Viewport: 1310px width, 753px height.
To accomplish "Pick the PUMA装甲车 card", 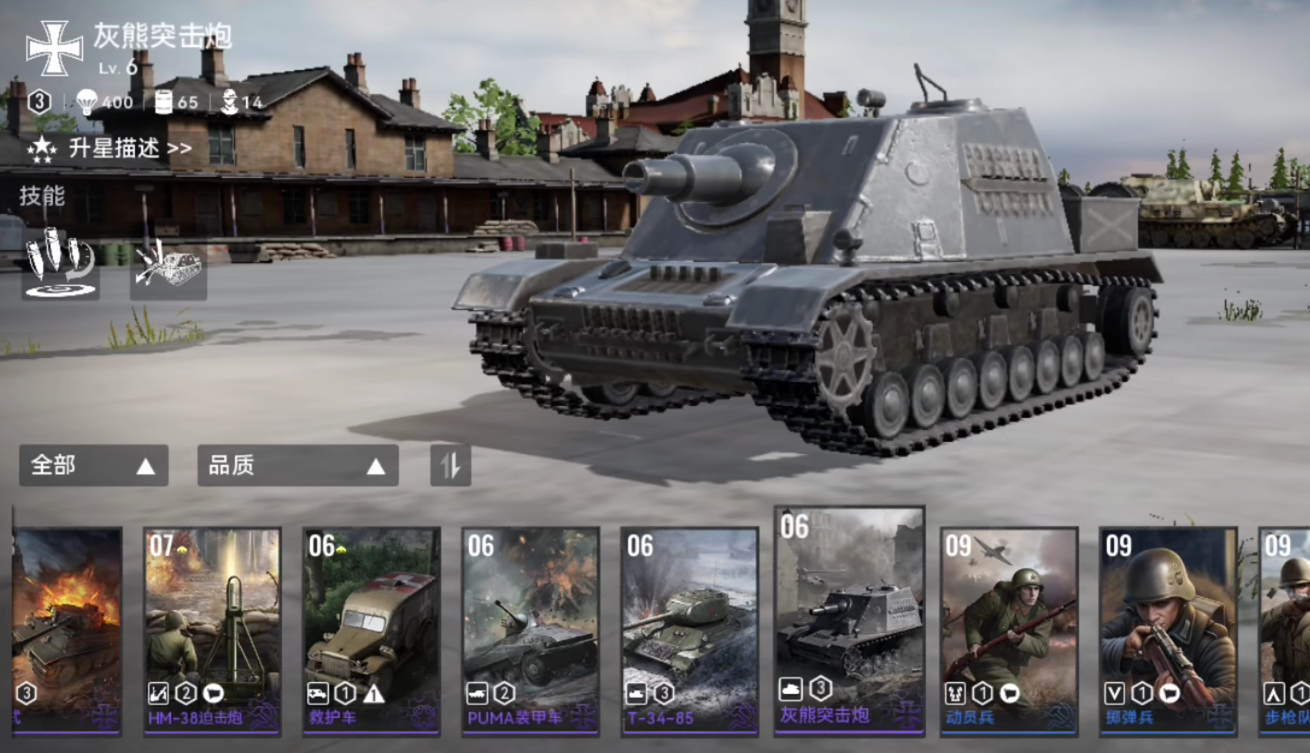I will pos(530,630).
